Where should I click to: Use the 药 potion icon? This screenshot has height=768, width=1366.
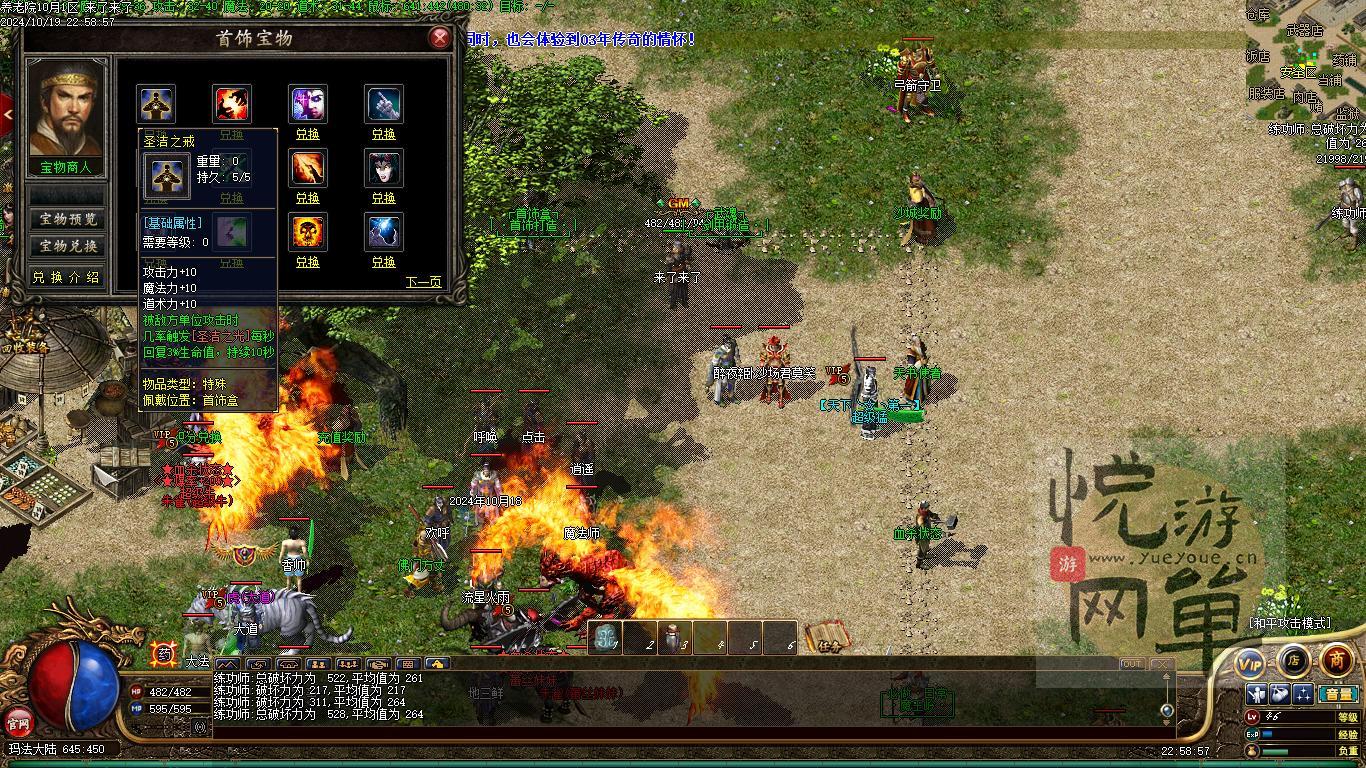tap(163, 654)
